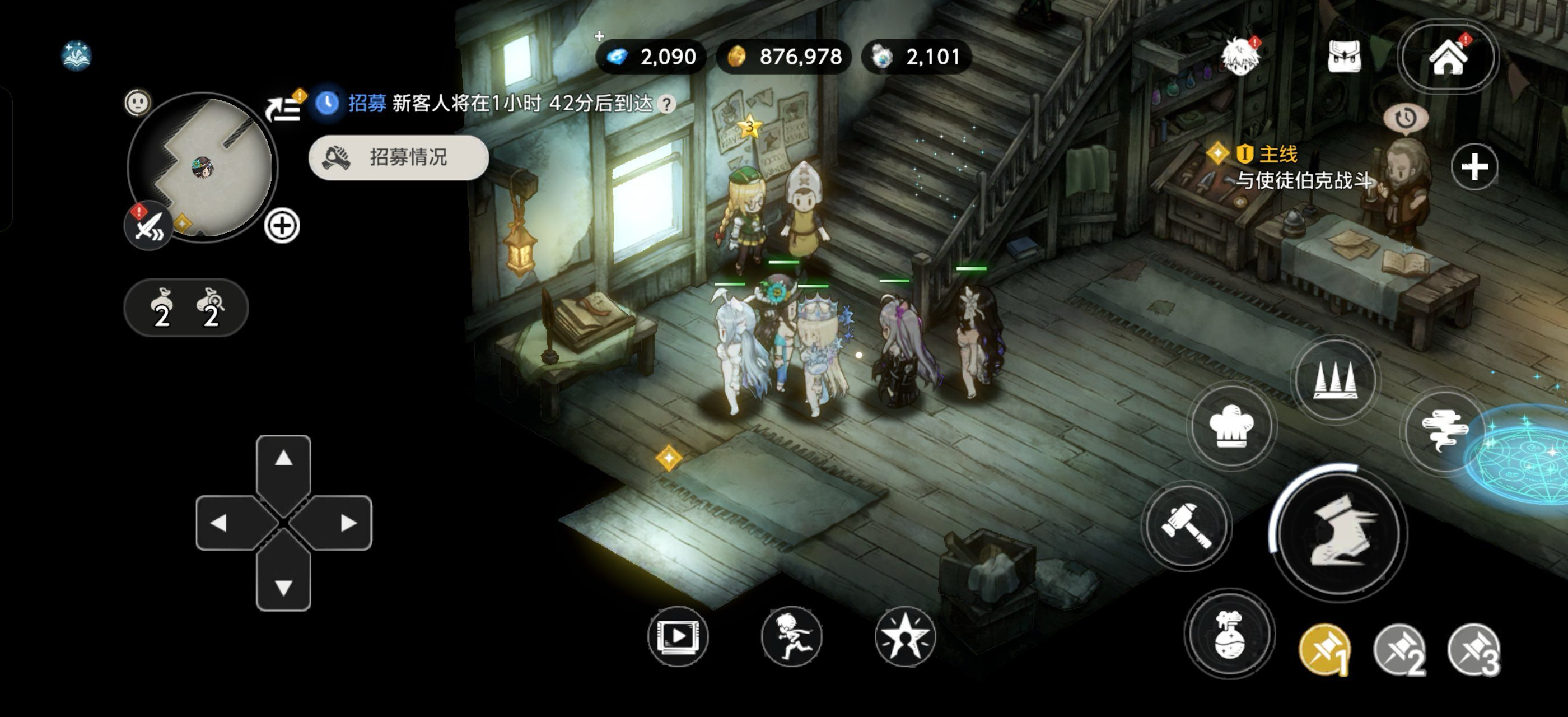Tap the D-pad up arrow
The image size is (1568, 717).
click(x=284, y=459)
